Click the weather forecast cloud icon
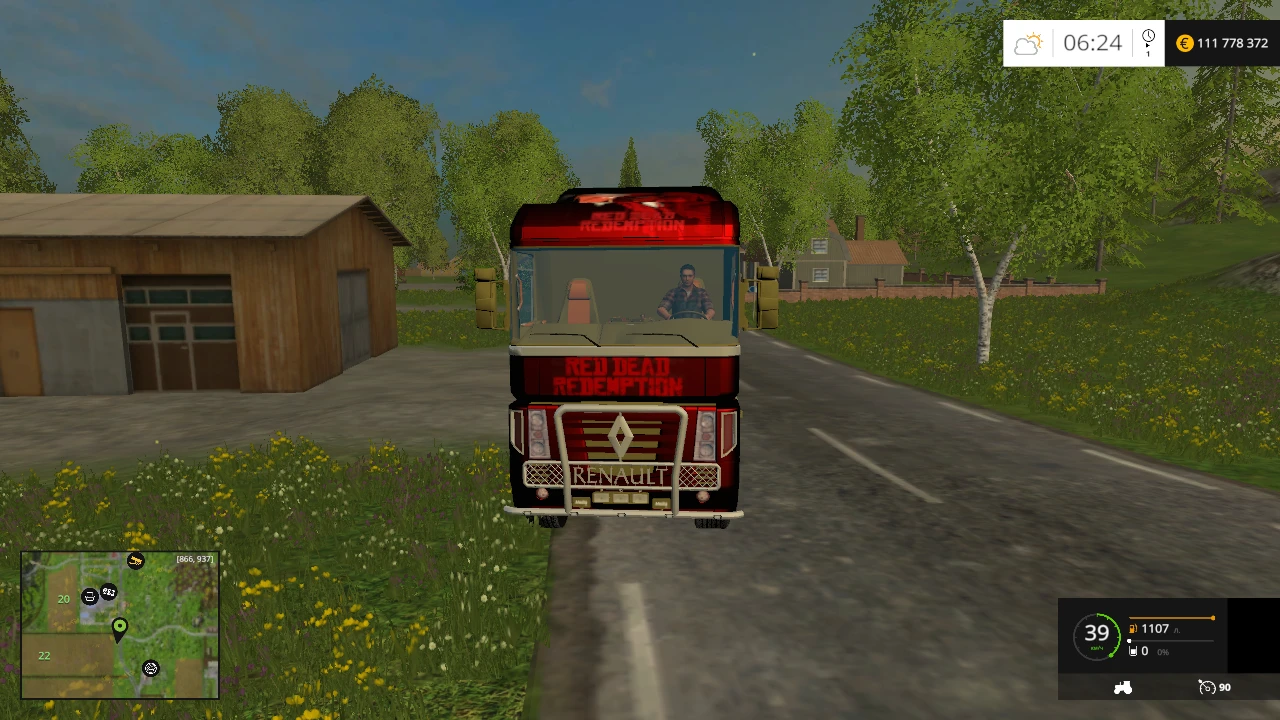Image resolution: width=1280 pixels, height=720 pixels. pyautogui.click(x=1029, y=42)
